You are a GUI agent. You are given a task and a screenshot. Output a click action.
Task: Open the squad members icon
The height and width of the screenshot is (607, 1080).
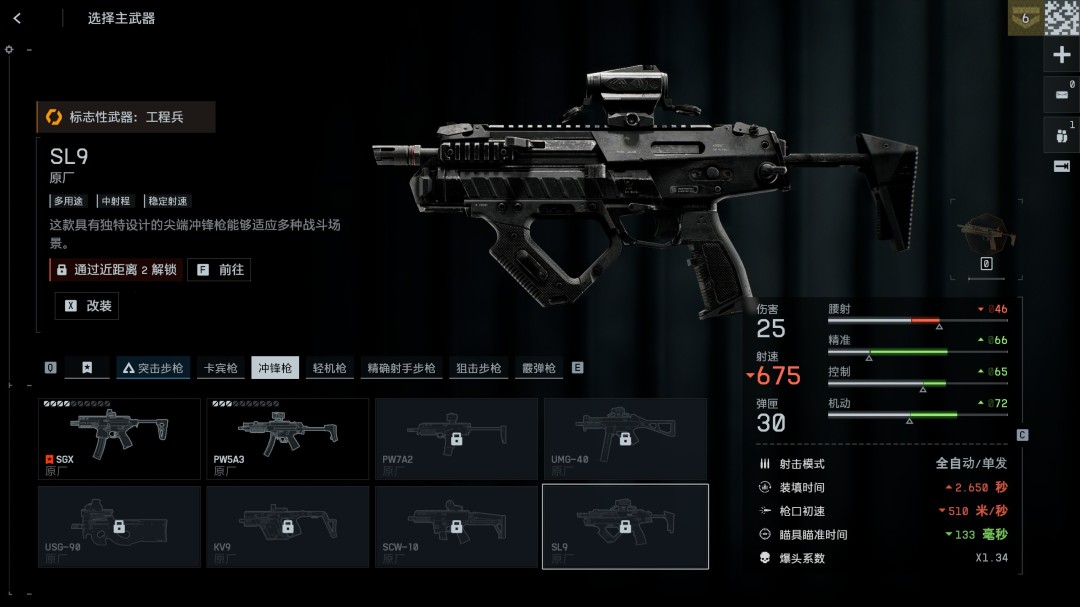click(x=1062, y=133)
